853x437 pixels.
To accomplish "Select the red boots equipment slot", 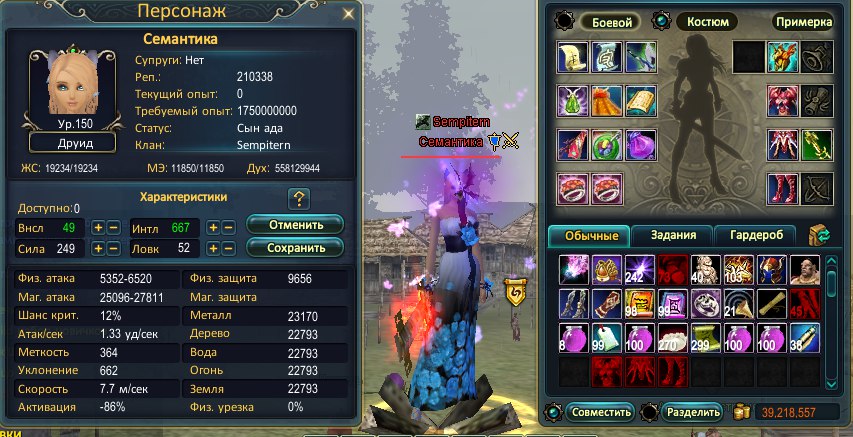I will coord(783,187).
